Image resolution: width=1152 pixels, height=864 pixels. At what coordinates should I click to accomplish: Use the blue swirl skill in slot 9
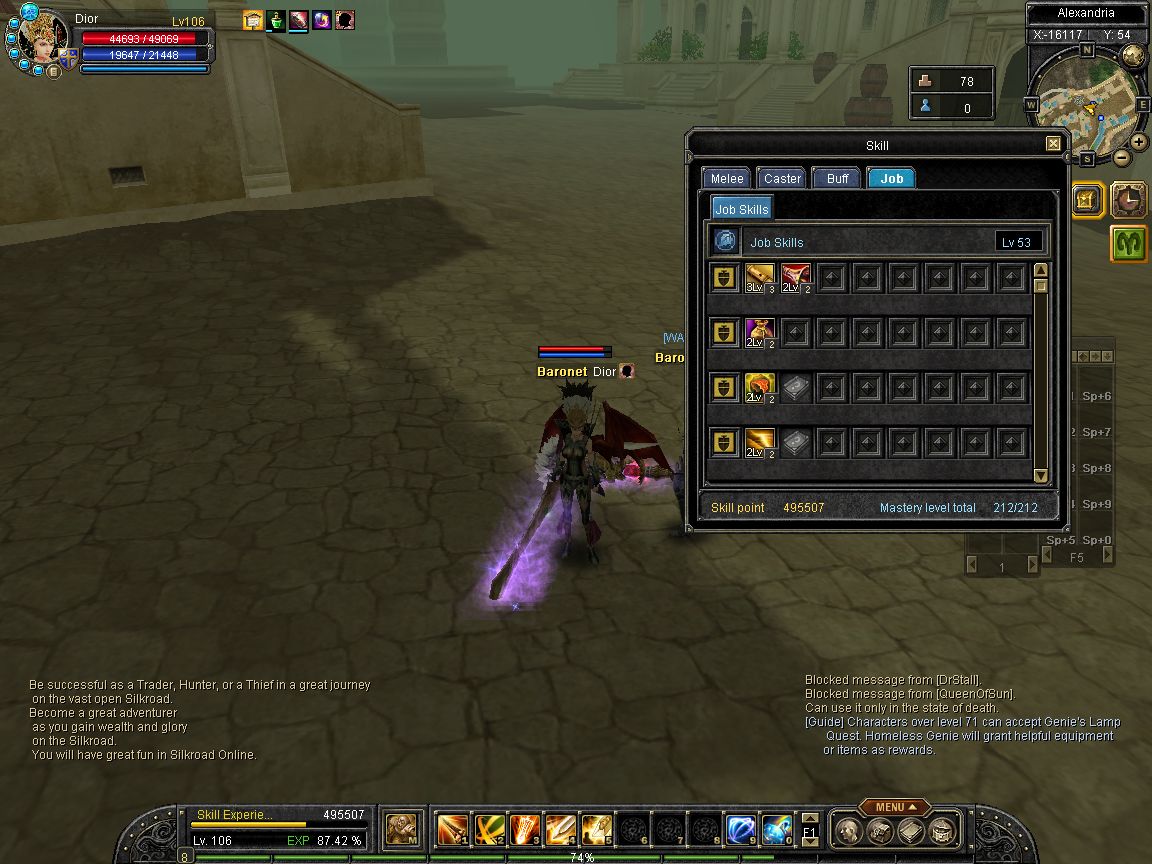pyautogui.click(x=740, y=829)
